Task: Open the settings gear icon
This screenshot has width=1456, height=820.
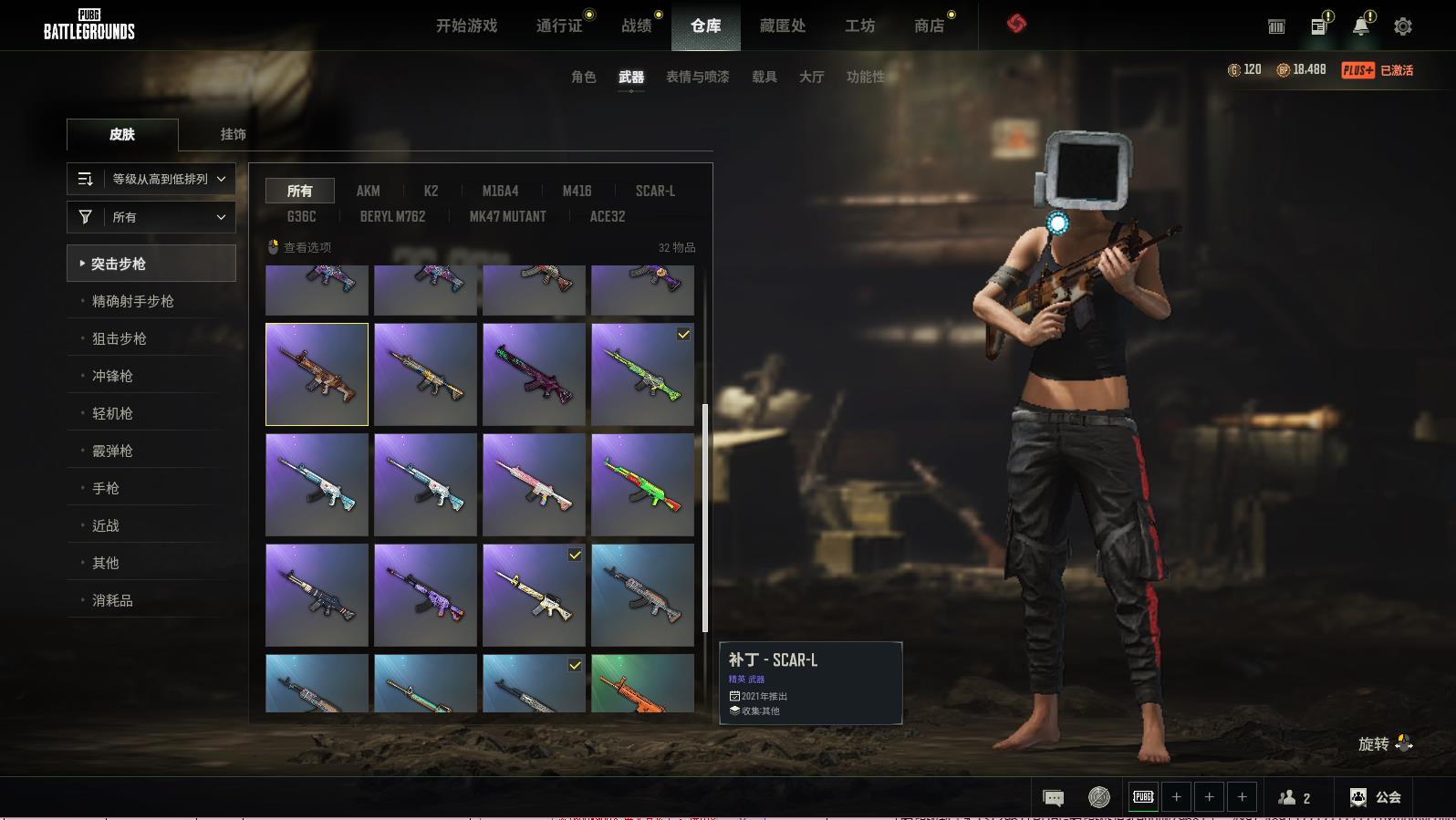Action: pyautogui.click(x=1403, y=26)
